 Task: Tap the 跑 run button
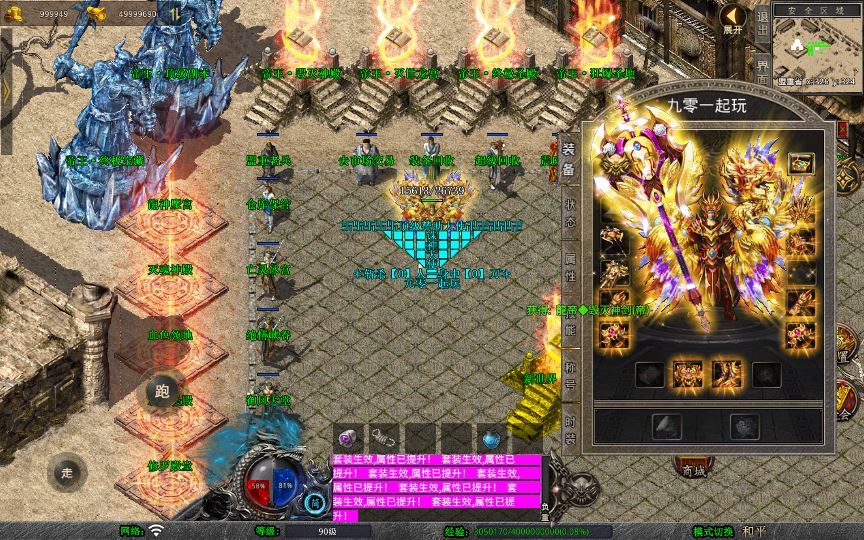164,390
